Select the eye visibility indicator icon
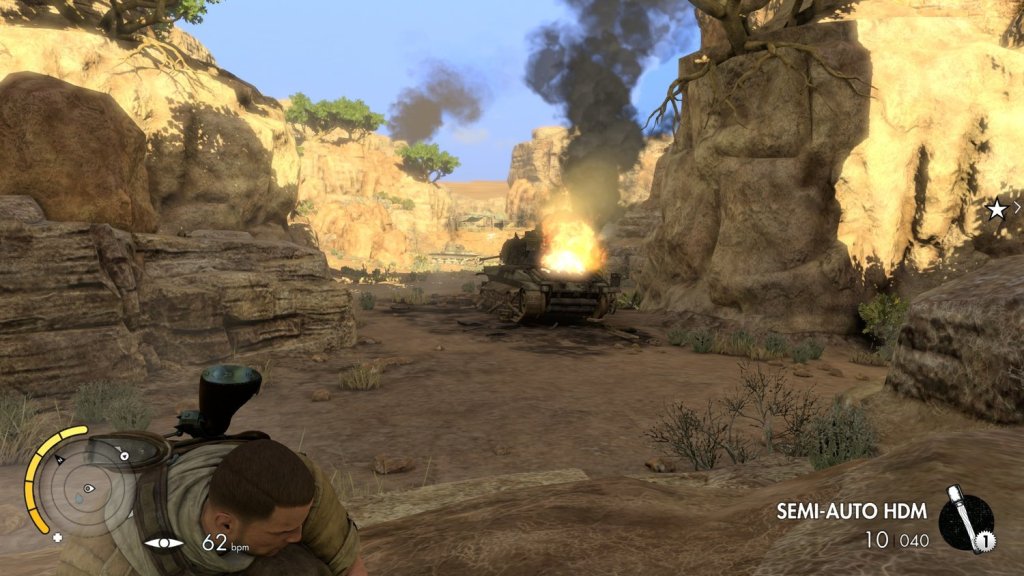 (164, 543)
